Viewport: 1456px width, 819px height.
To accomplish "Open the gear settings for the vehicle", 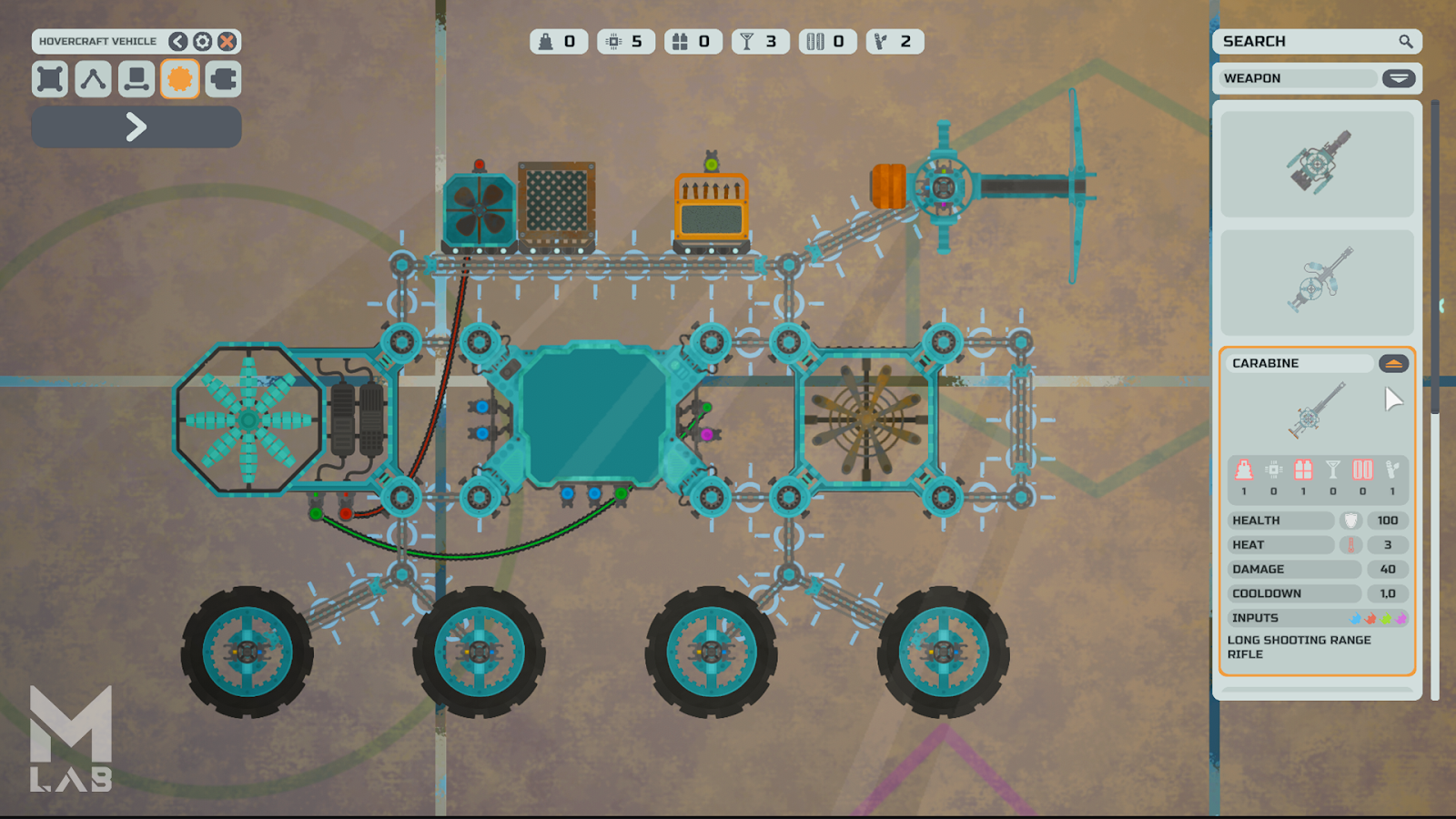I will click(203, 42).
